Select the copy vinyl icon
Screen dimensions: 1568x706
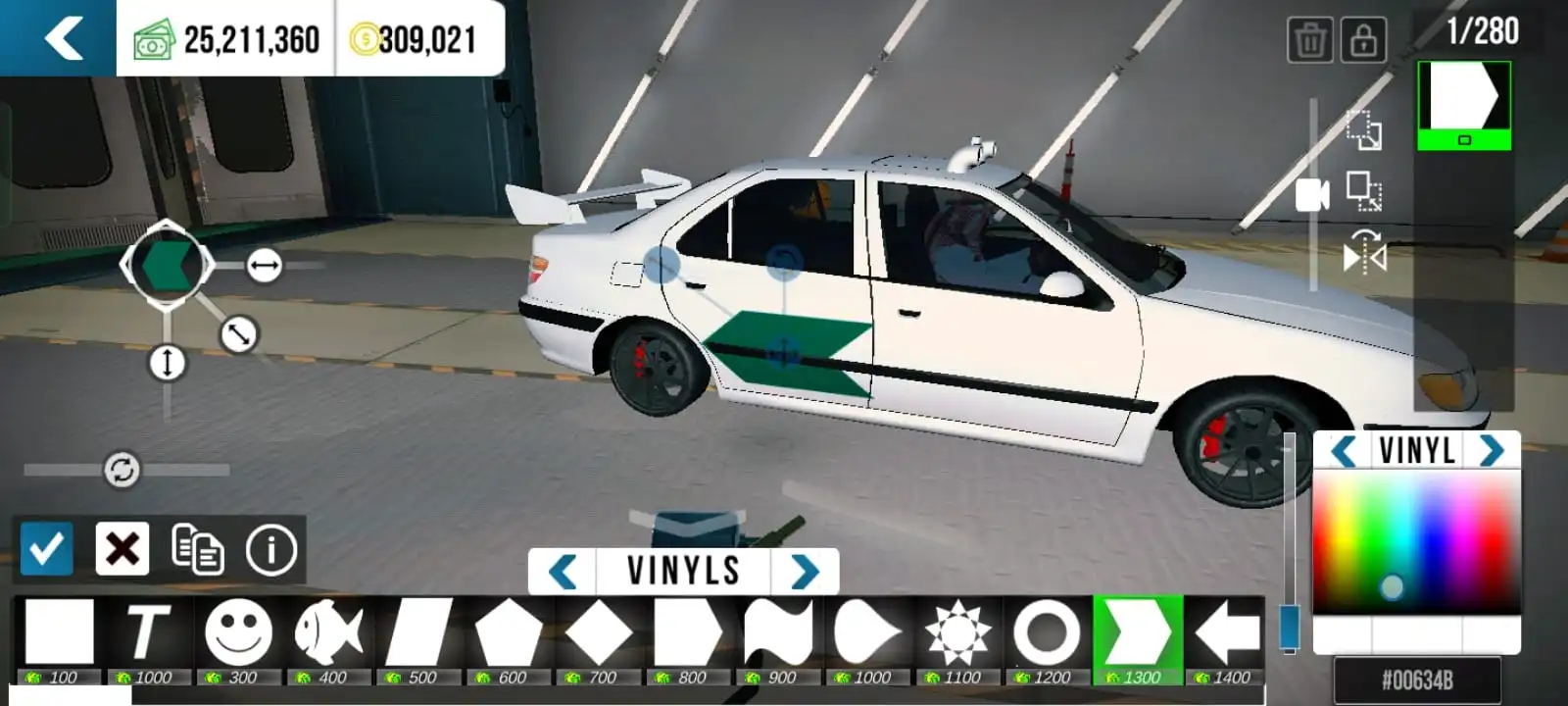point(196,548)
